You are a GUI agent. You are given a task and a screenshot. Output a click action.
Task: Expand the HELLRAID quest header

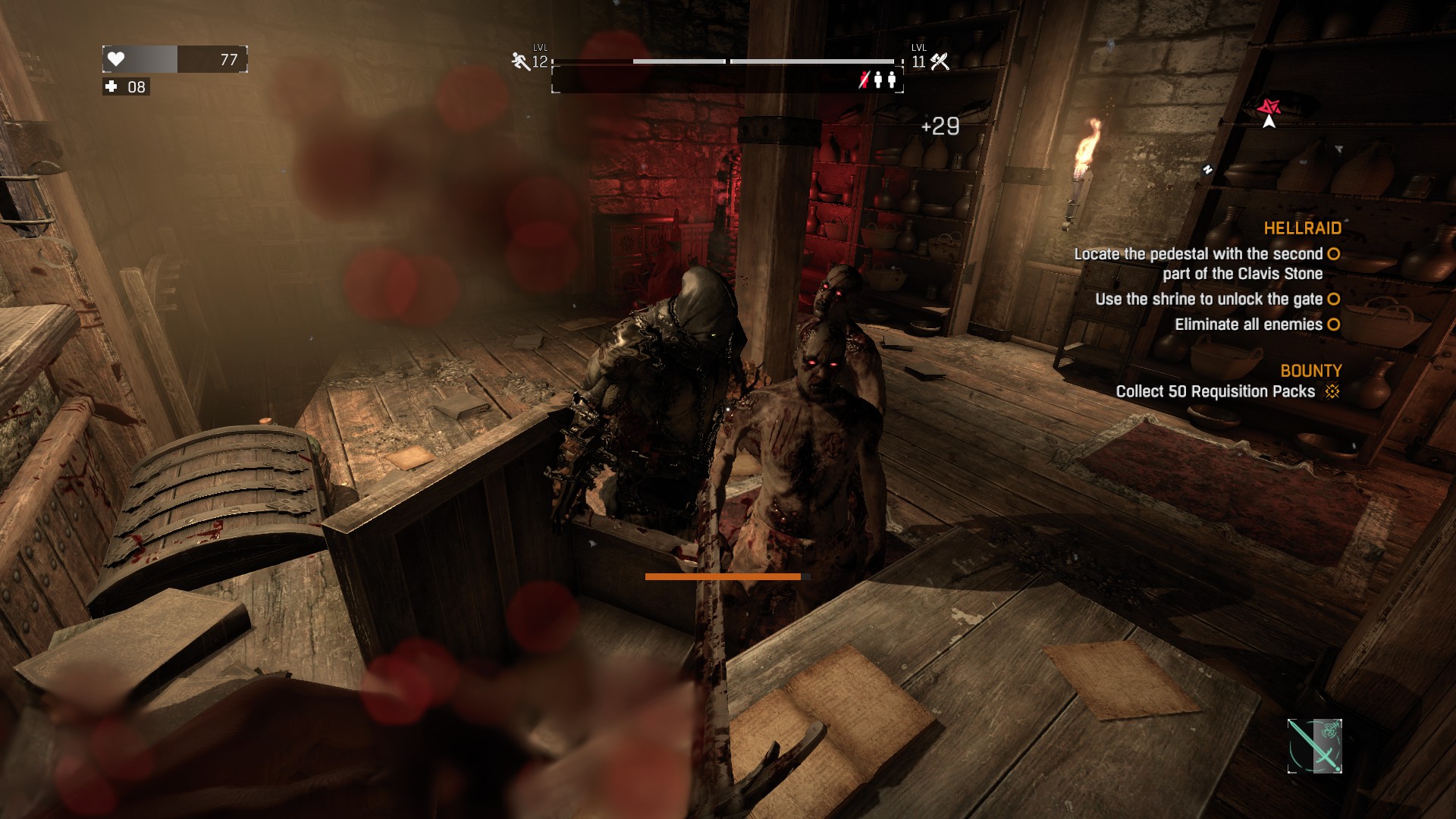[x=1303, y=229]
